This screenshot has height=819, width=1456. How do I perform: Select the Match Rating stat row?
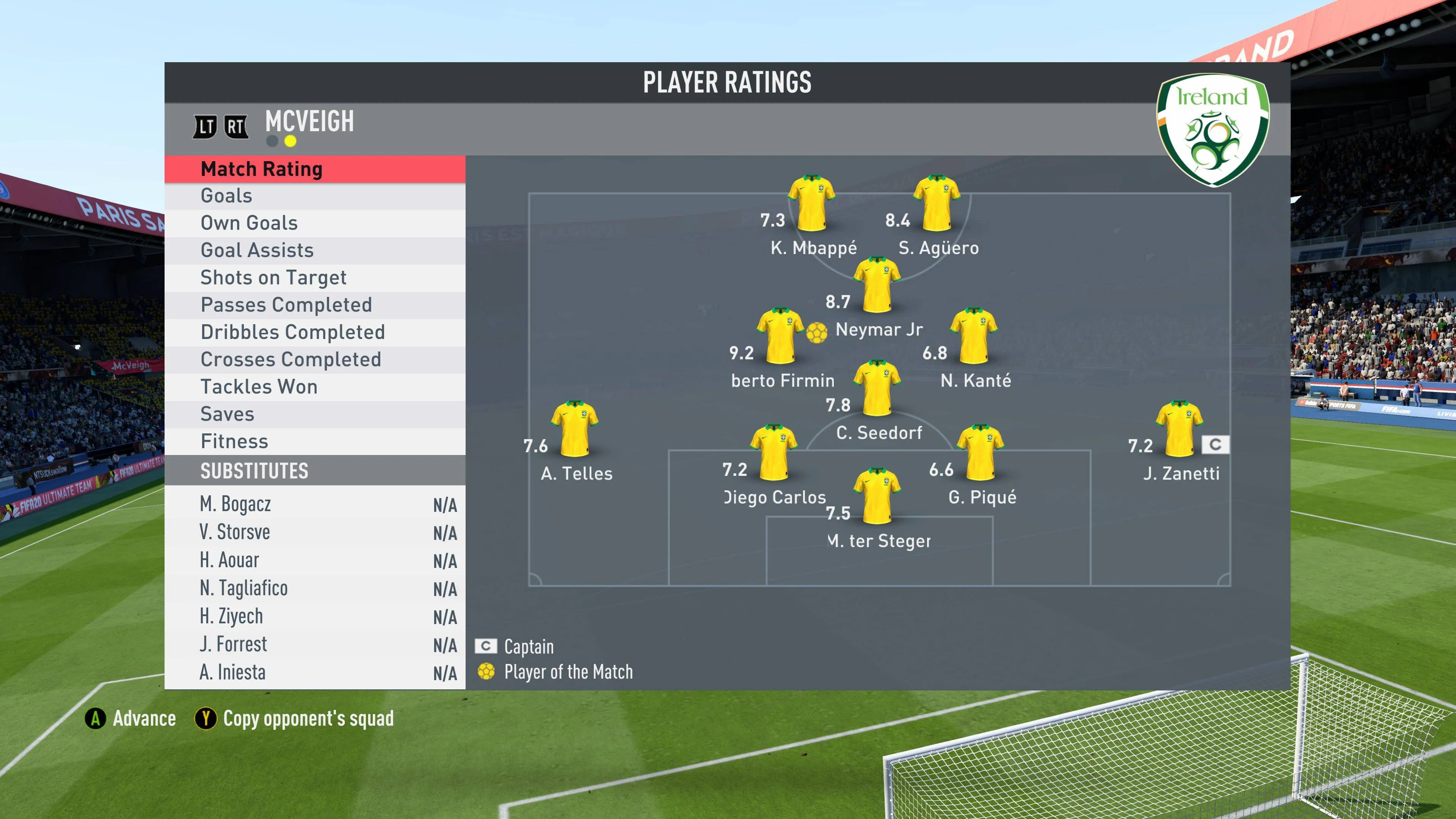click(315, 169)
